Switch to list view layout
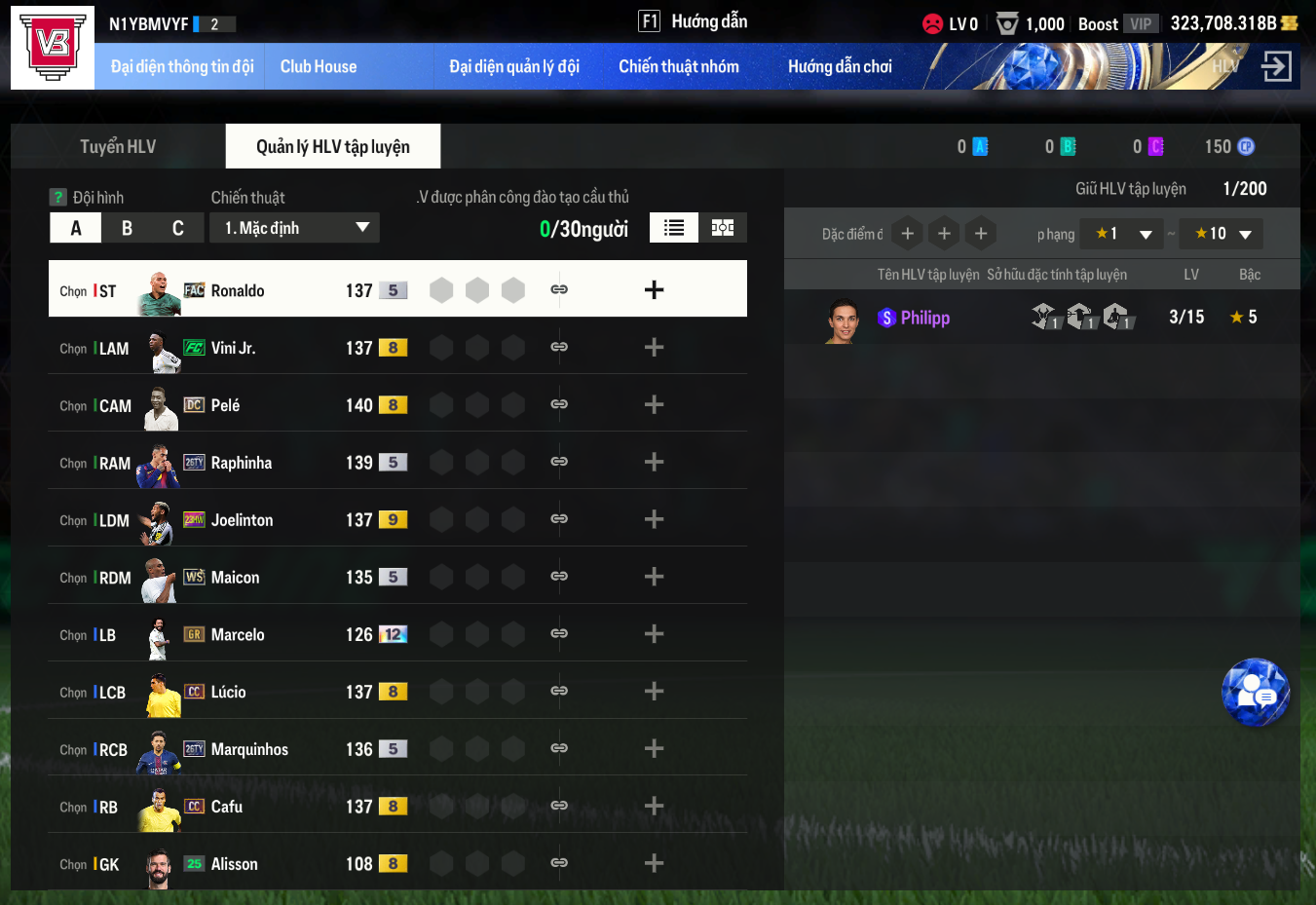 [x=674, y=228]
